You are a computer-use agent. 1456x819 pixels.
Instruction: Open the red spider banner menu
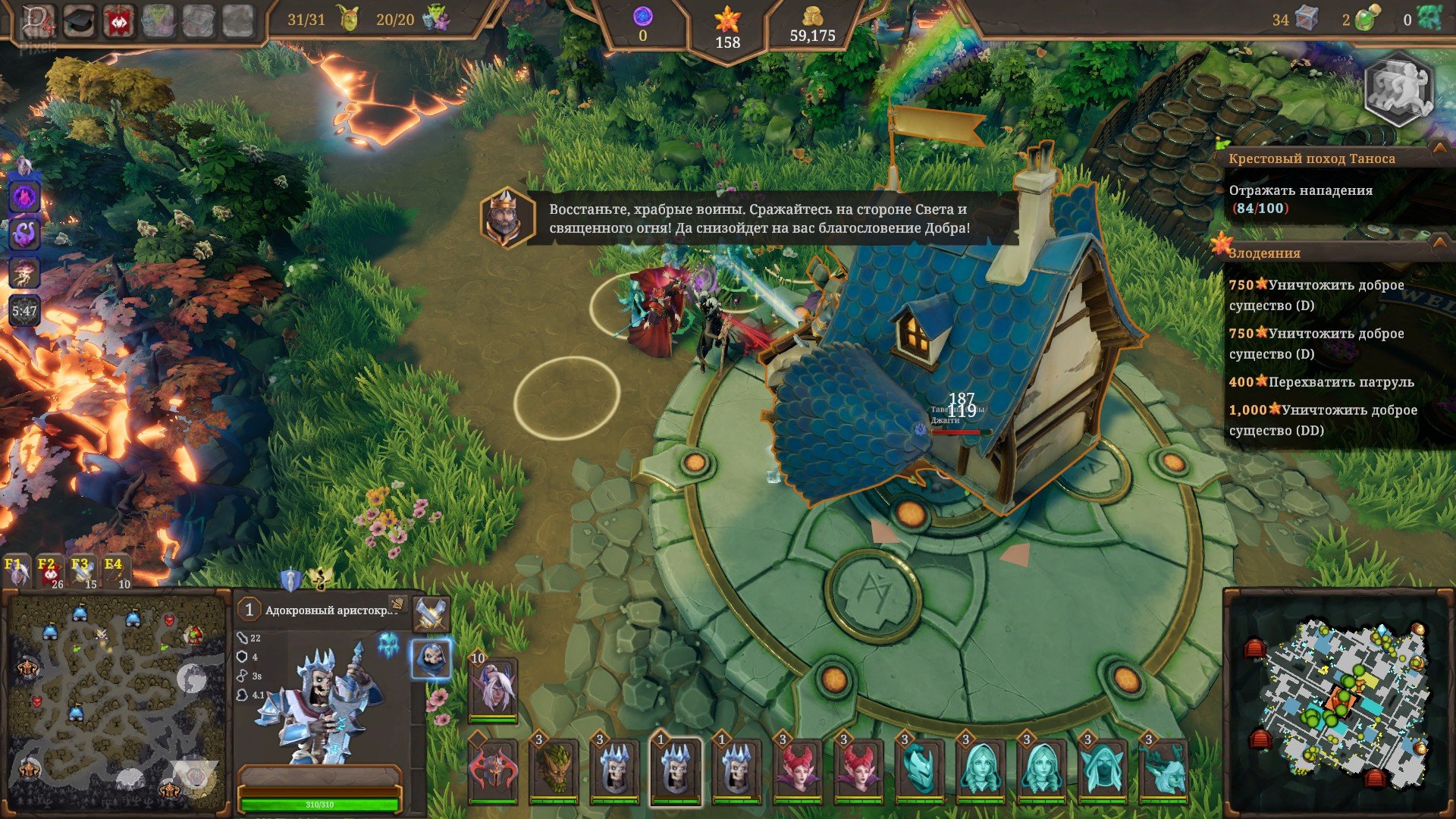(119, 20)
